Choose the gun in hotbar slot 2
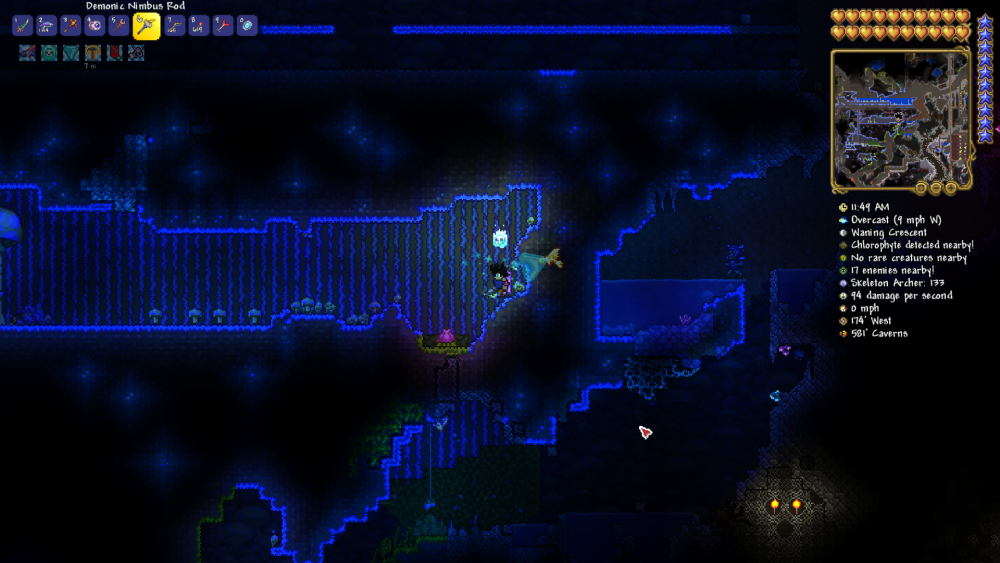Image resolution: width=1000 pixels, height=563 pixels. click(x=46, y=25)
